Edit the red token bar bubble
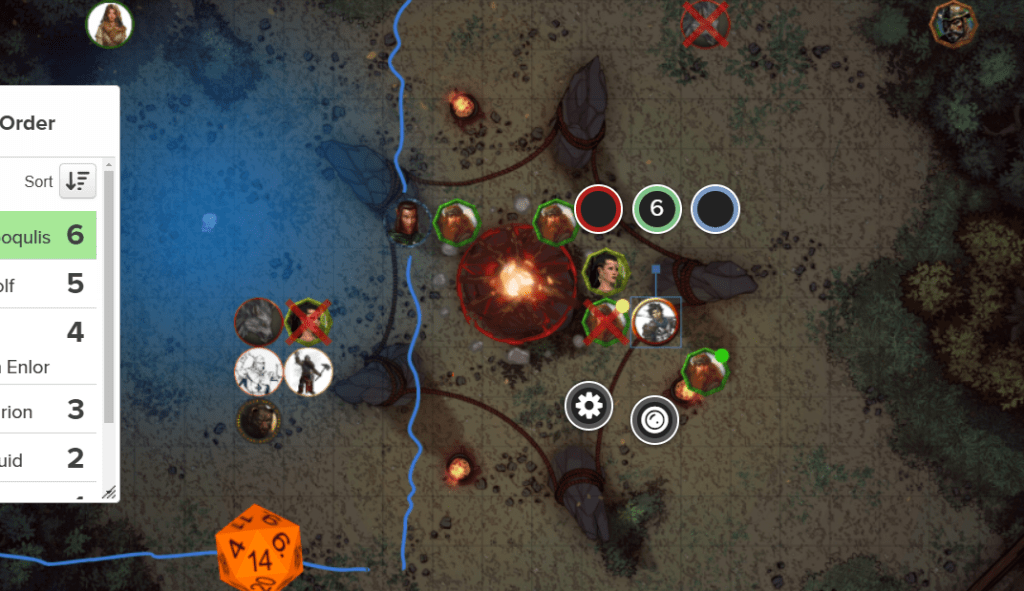 [x=598, y=209]
